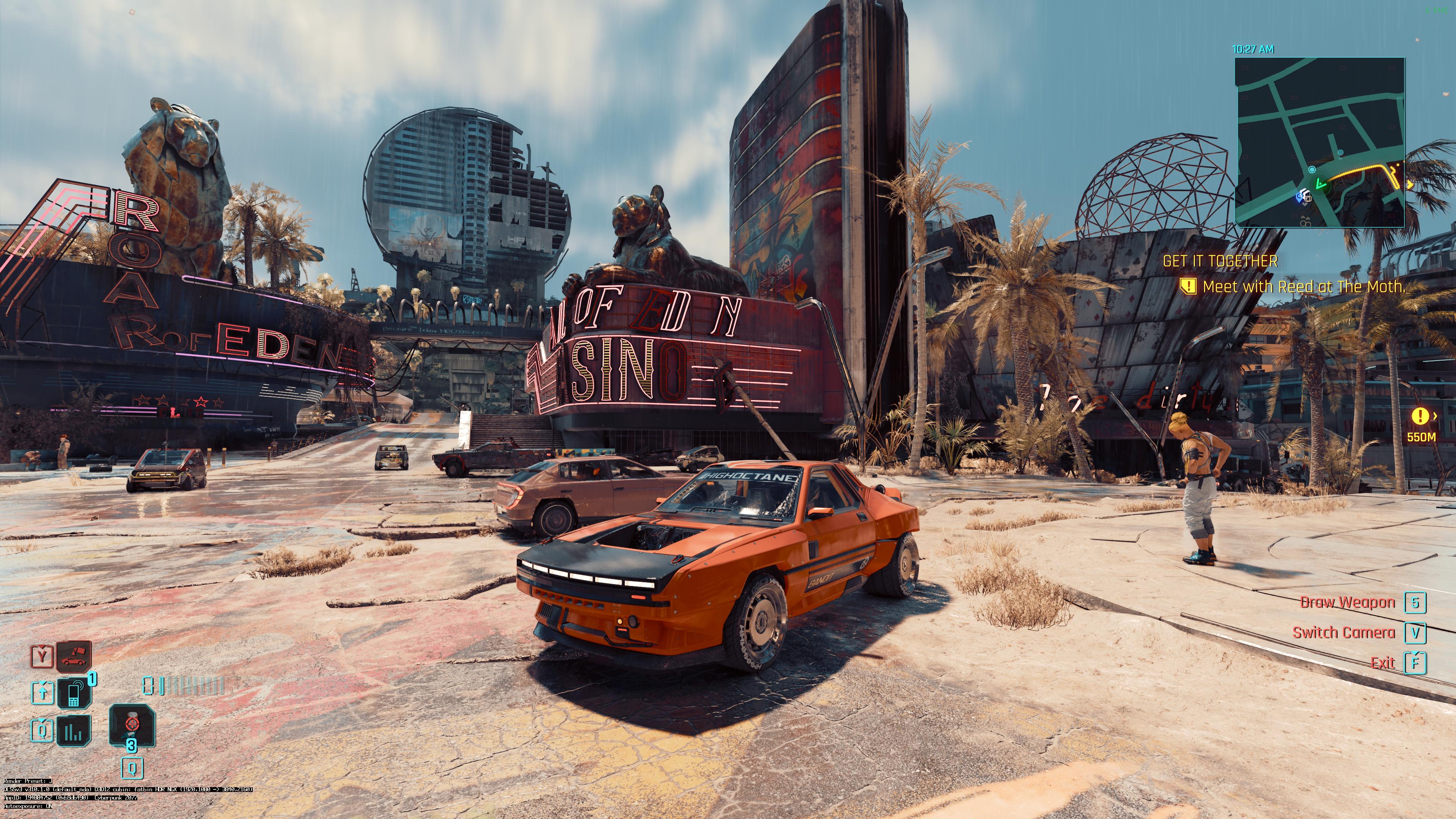
Task: Activate the call vehicle car icon
Action: click(x=74, y=657)
